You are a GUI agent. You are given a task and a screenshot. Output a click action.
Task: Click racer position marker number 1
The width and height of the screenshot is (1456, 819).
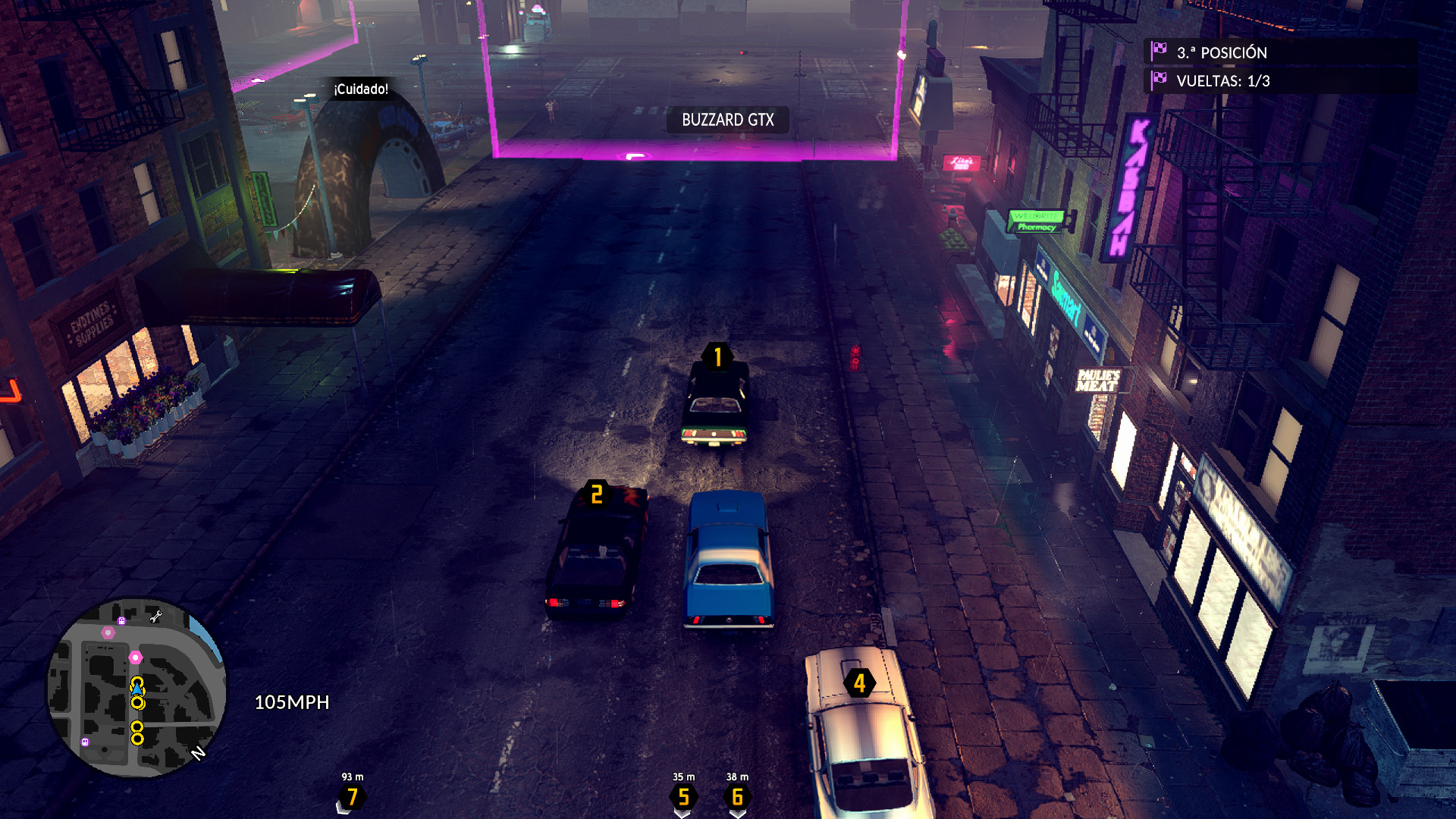pyautogui.click(x=717, y=356)
